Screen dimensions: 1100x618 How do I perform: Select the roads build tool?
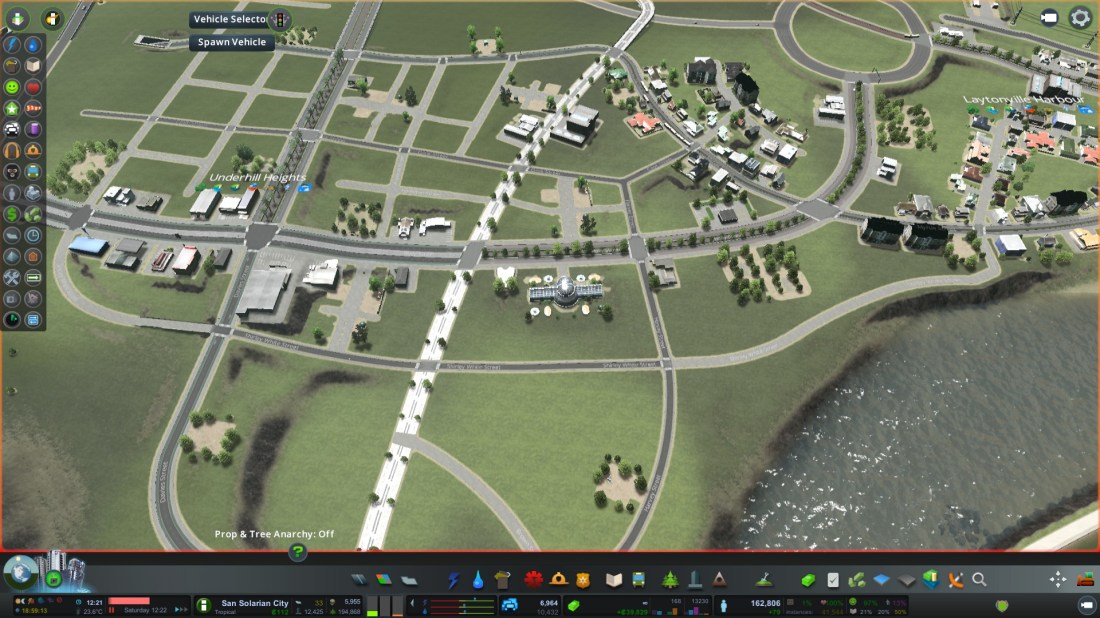(x=360, y=579)
